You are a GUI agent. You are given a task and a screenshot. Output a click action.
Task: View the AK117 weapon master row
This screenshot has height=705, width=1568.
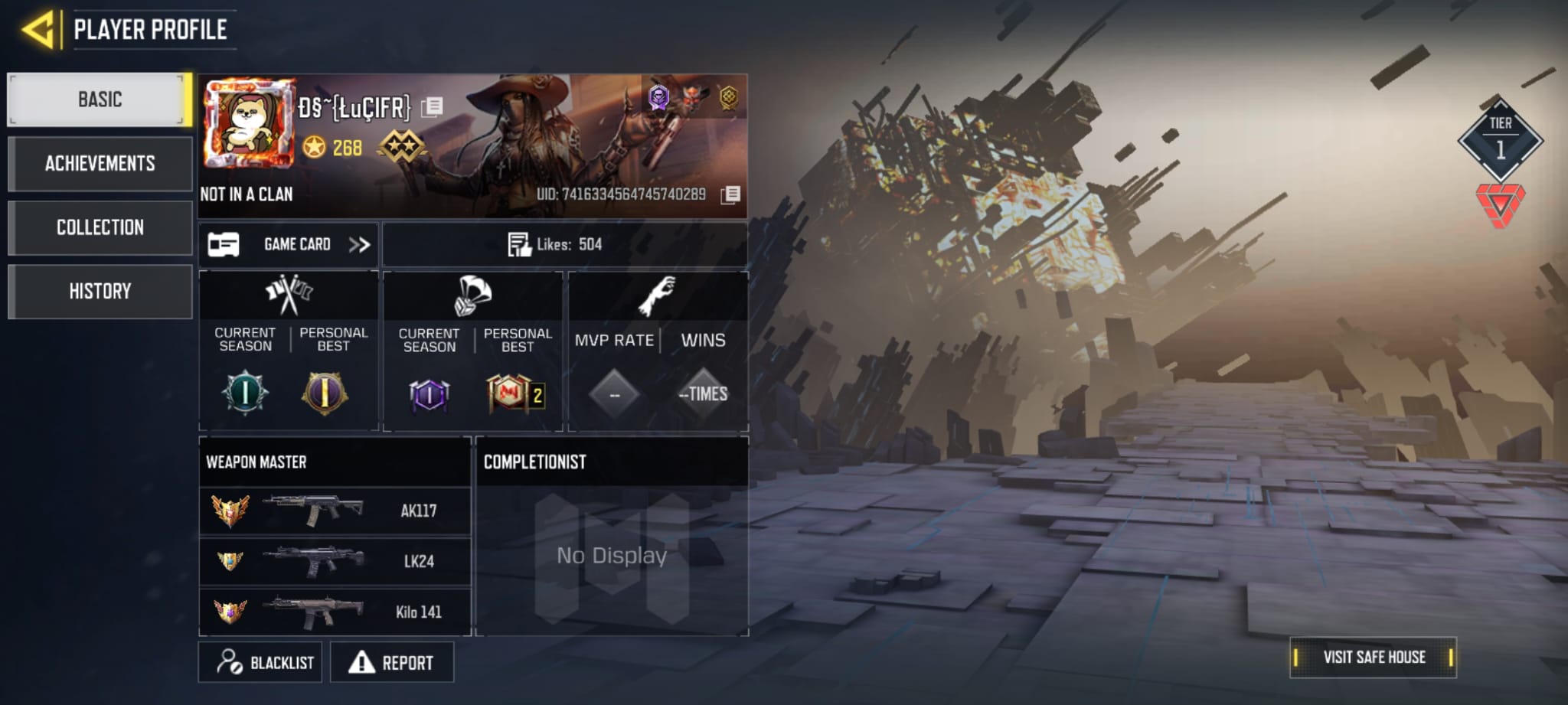click(335, 511)
